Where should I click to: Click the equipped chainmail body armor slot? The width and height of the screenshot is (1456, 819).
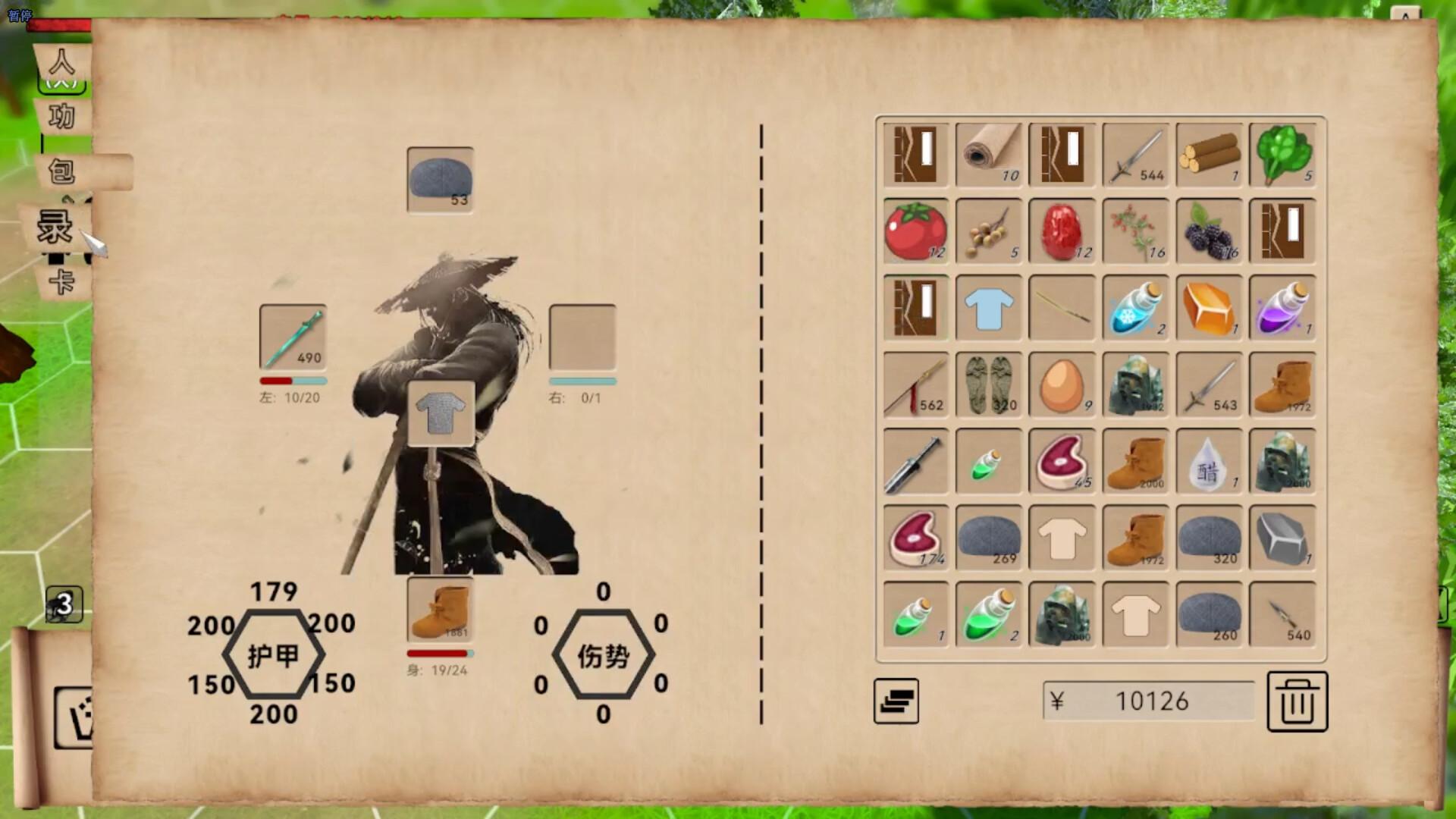(x=441, y=413)
